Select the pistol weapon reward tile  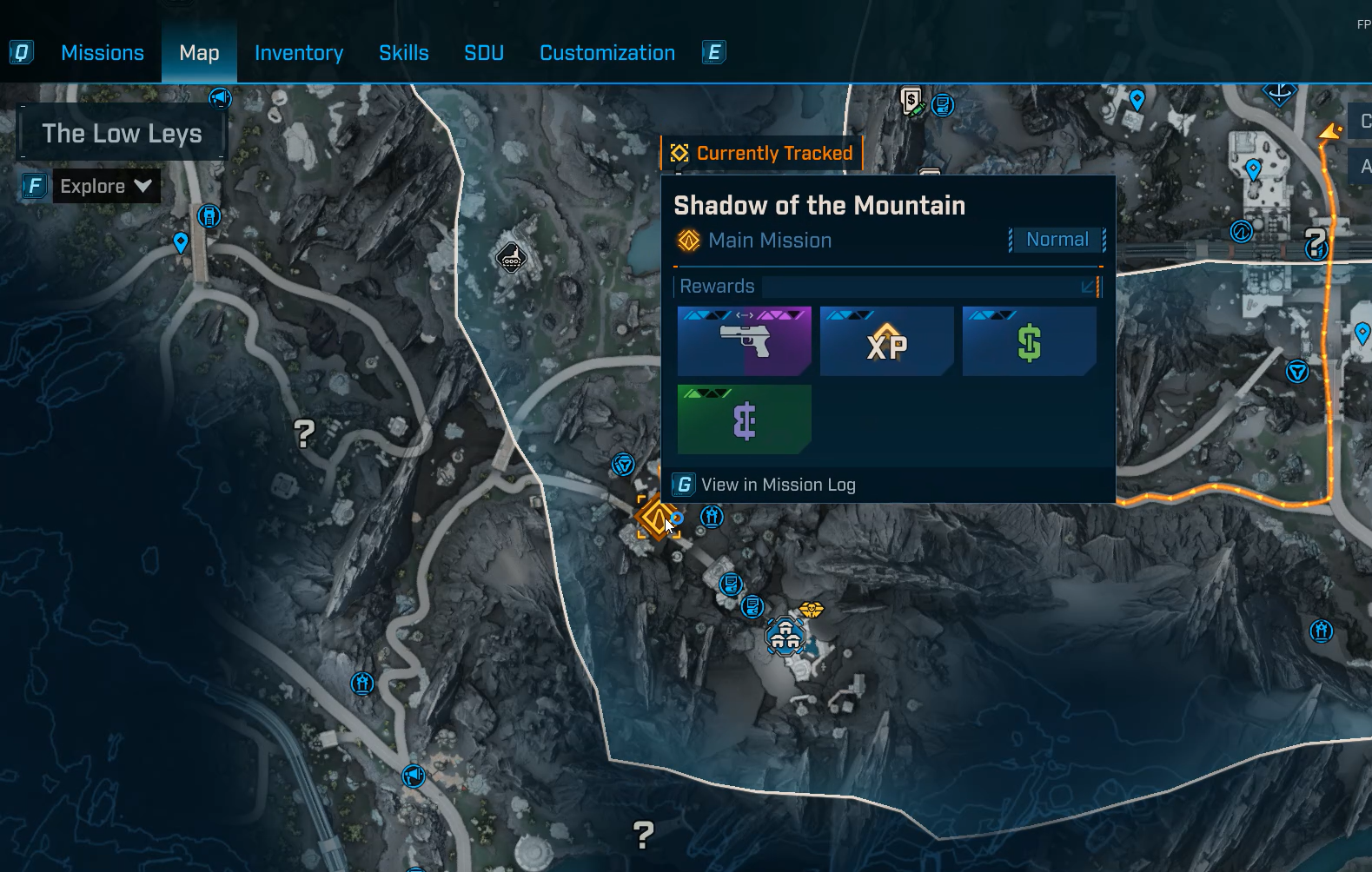[x=745, y=341]
